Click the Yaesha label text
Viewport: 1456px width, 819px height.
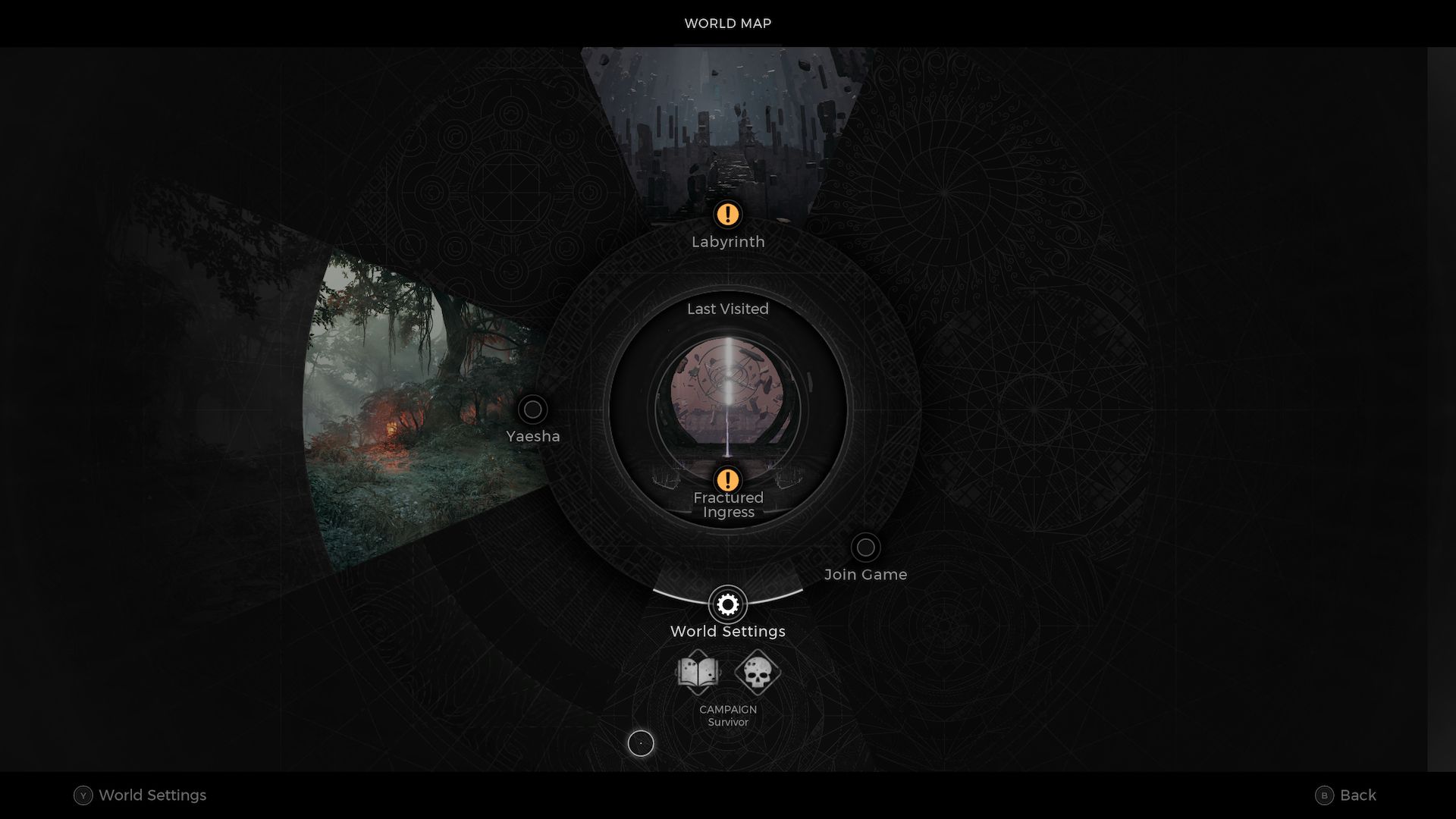[x=532, y=436]
